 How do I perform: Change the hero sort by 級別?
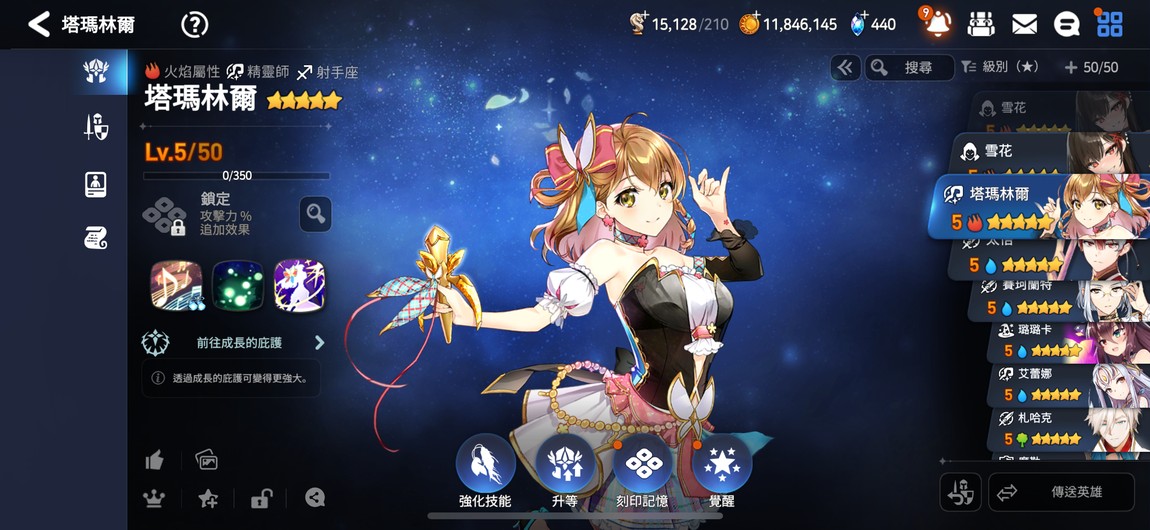[1000, 67]
